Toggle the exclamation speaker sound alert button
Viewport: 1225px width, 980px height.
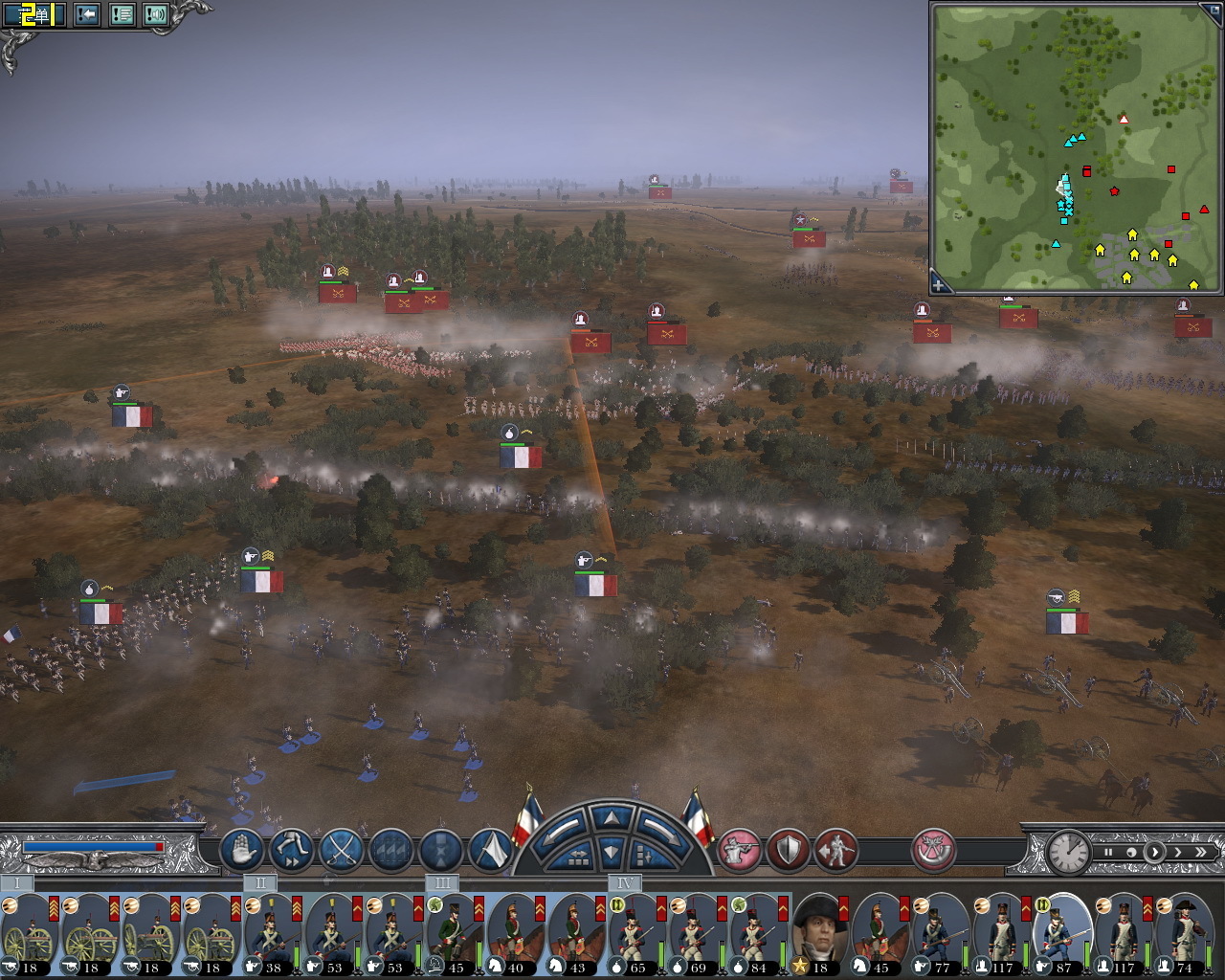(155, 14)
